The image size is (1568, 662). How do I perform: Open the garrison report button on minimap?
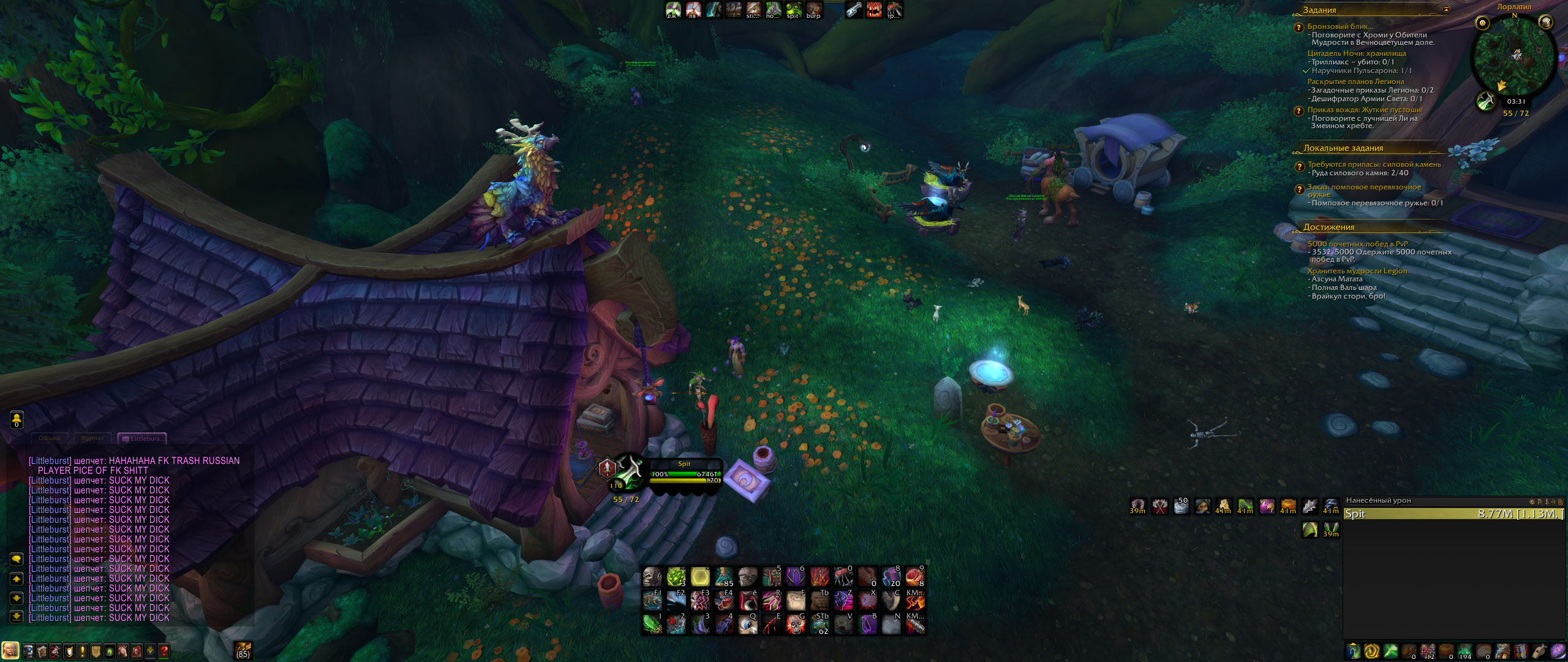tap(1486, 101)
